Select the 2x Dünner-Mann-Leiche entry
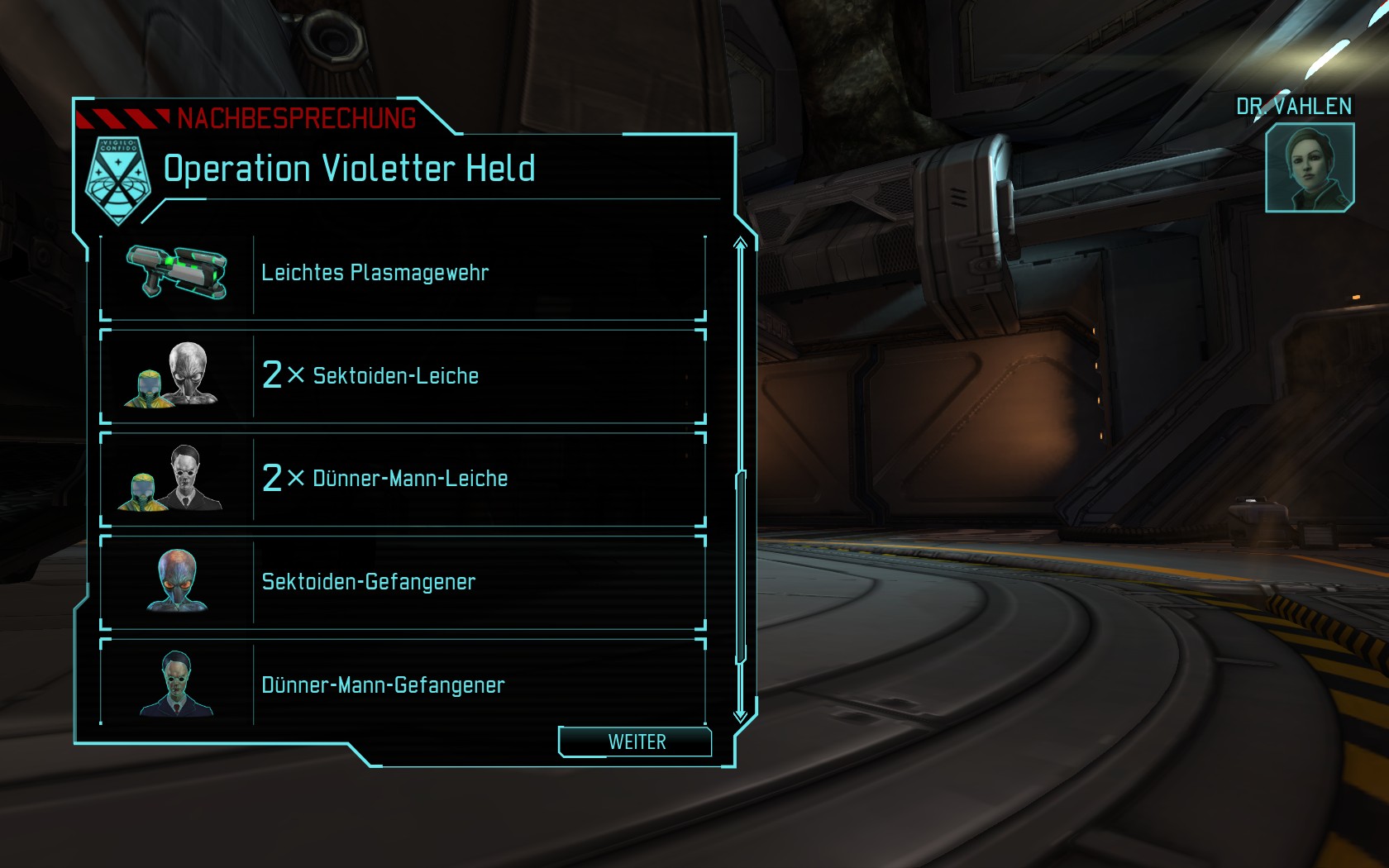This screenshot has height=868, width=1389. pyautogui.click(x=403, y=479)
